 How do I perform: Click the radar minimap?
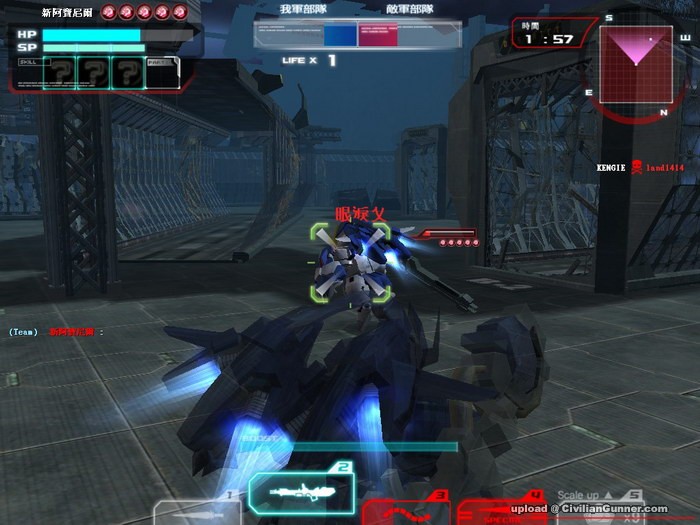[634, 62]
